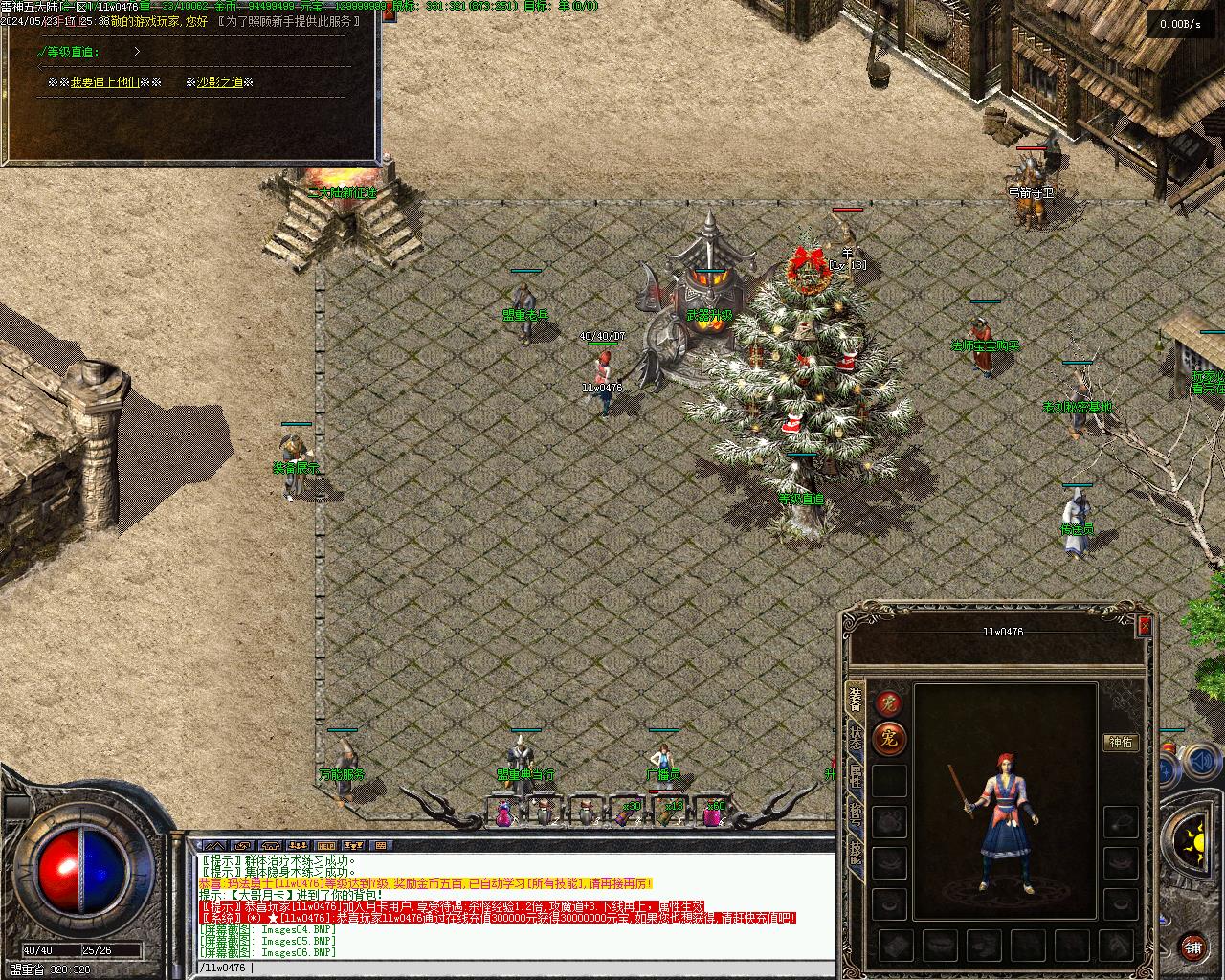Image resolution: width=1225 pixels, height=980 pixels.
Task: Click the smaller red 宠 pet button
Action: [889, 703]
